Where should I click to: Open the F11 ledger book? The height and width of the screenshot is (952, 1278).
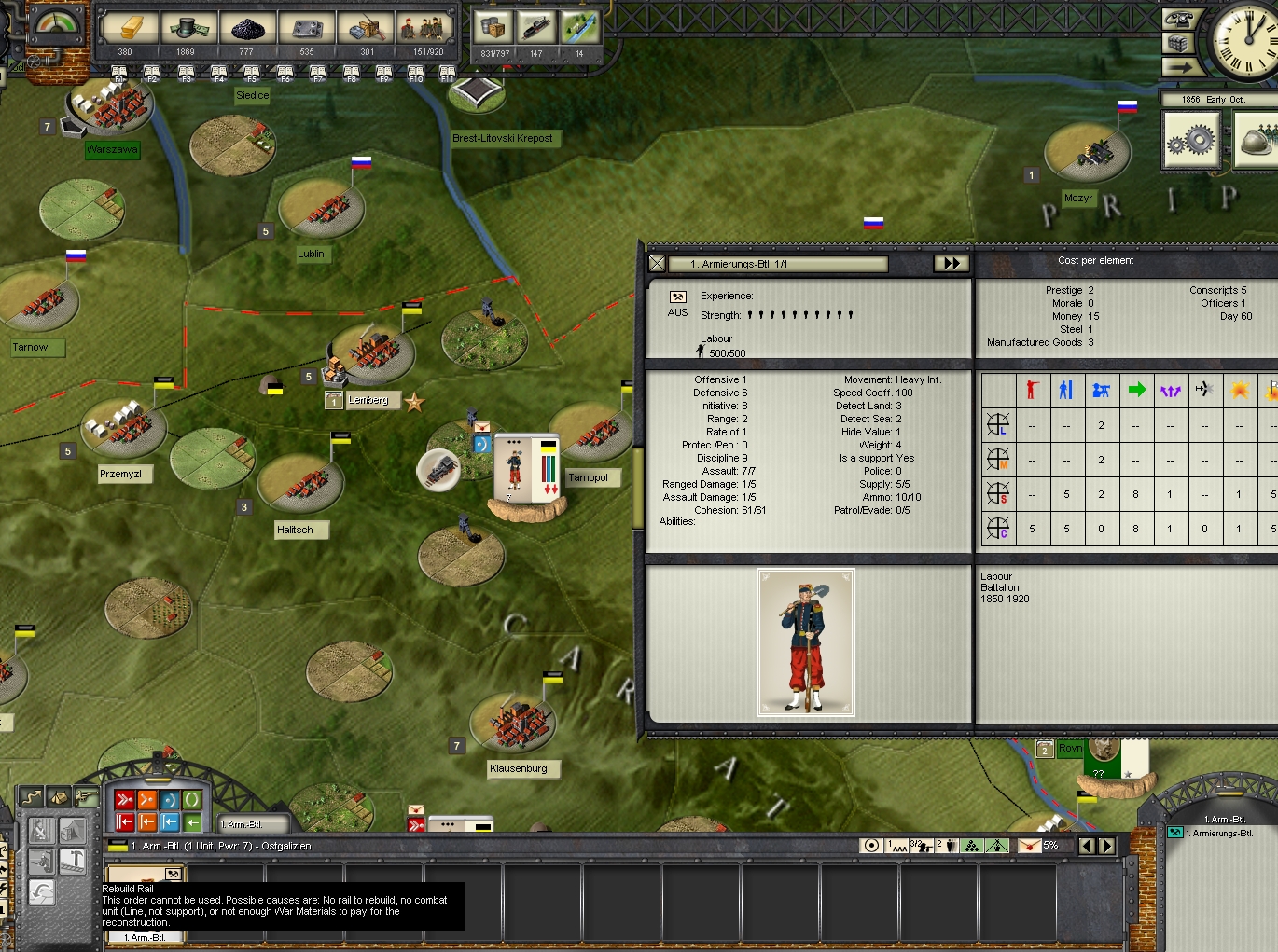click(x=448, y=74)
